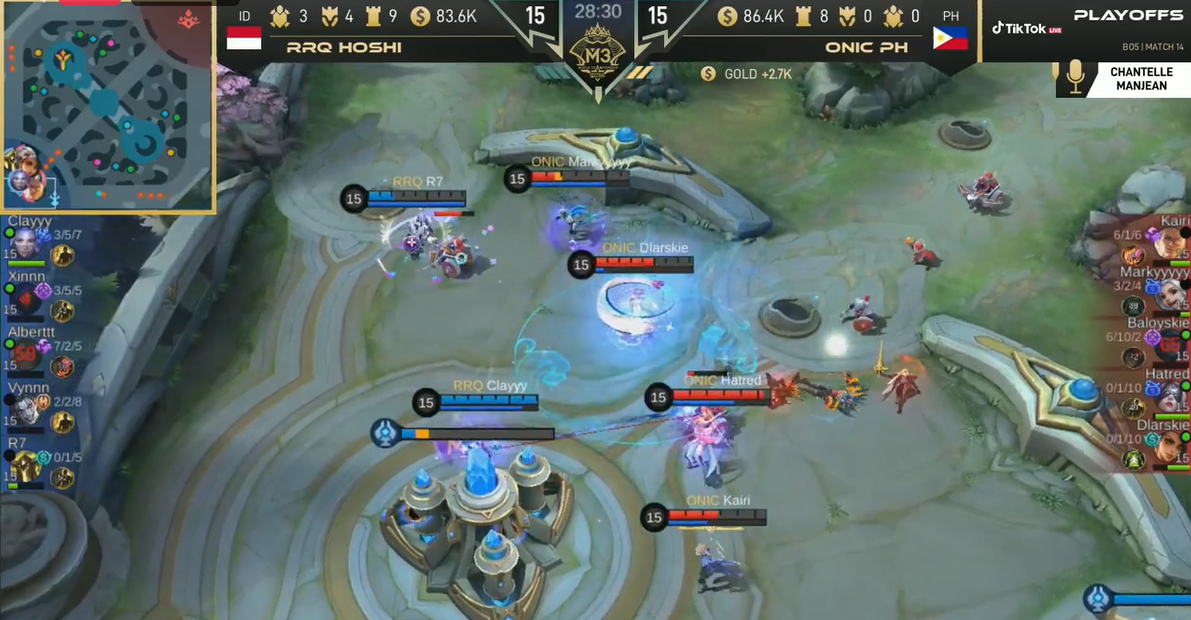Click the caster microphone icon
The image size is (1191, 620).
(x=1076, y=78)
